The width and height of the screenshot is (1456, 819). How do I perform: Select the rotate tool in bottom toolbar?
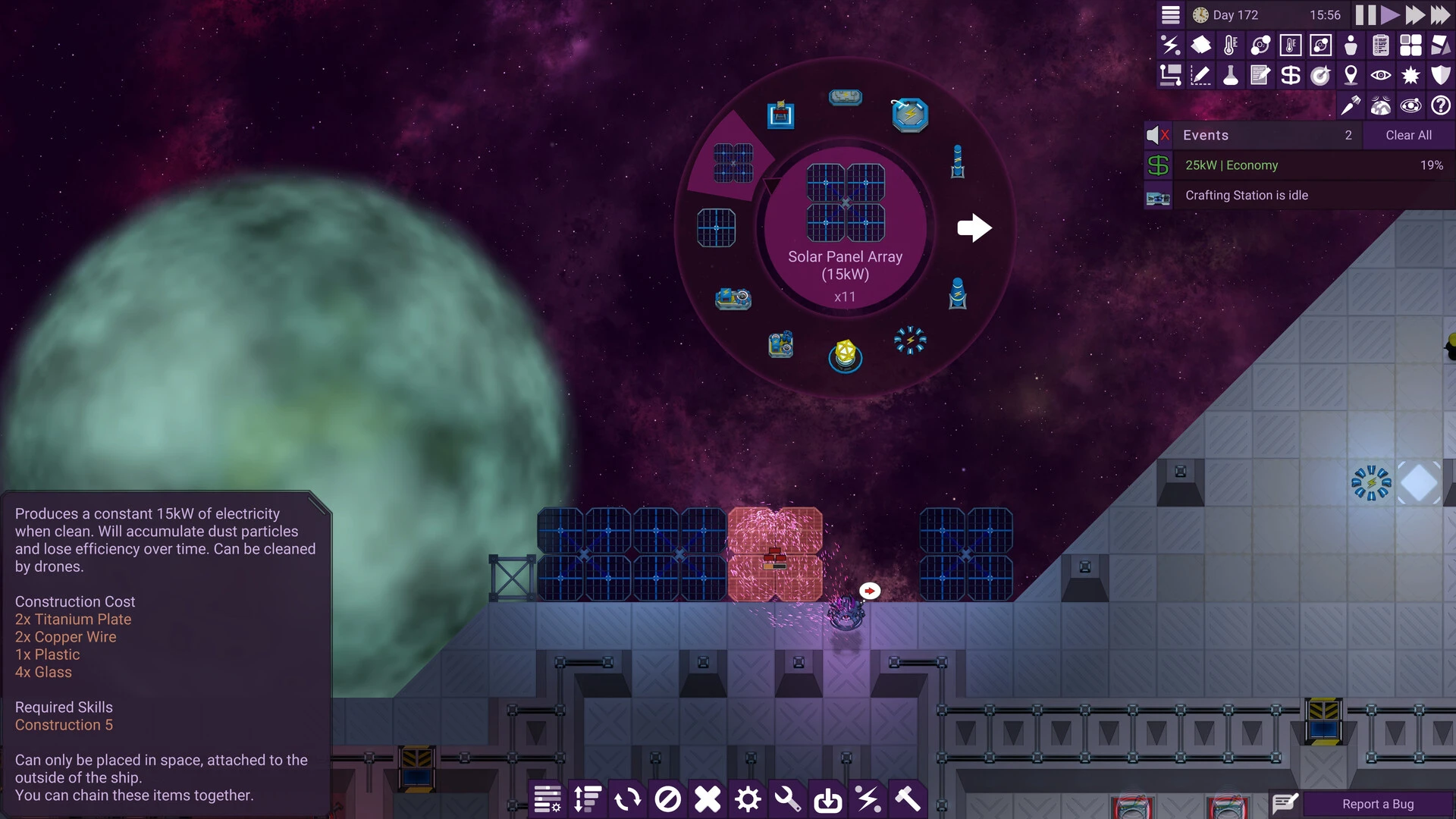tap(627, 799)
